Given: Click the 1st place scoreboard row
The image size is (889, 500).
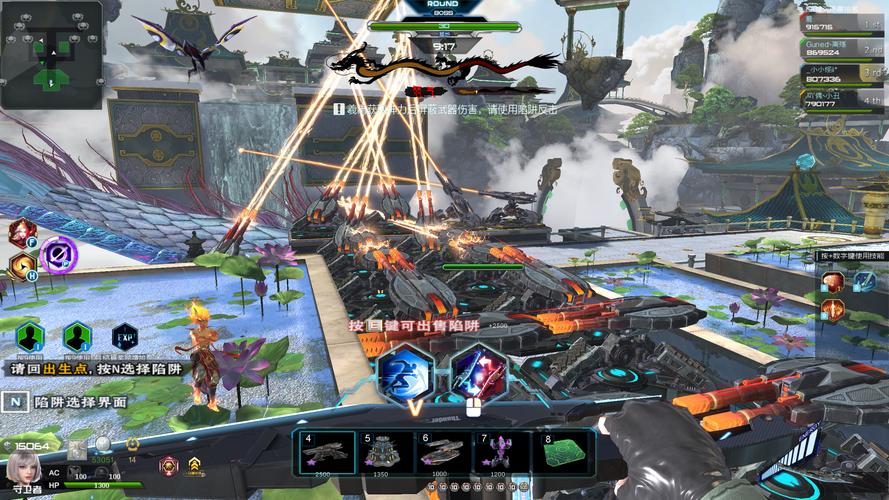Looking at the screenshot, I should (843, 26).
